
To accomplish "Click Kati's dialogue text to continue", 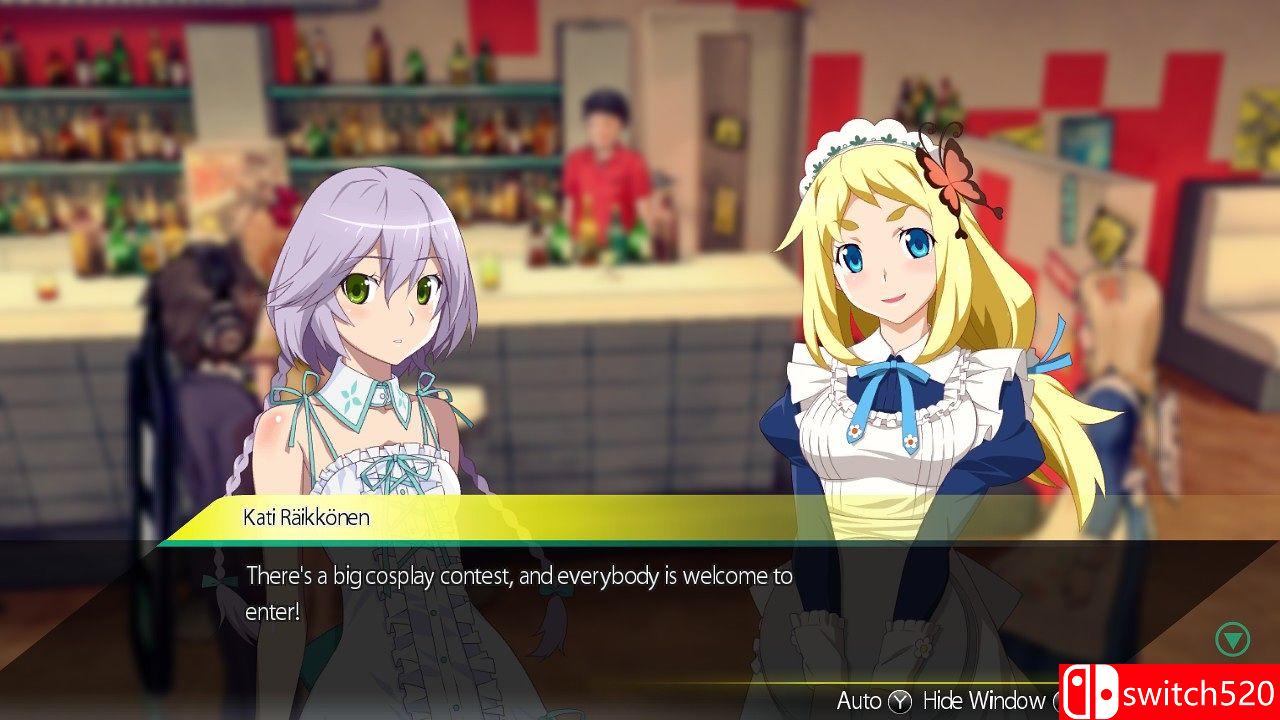I will click(519, 593).
